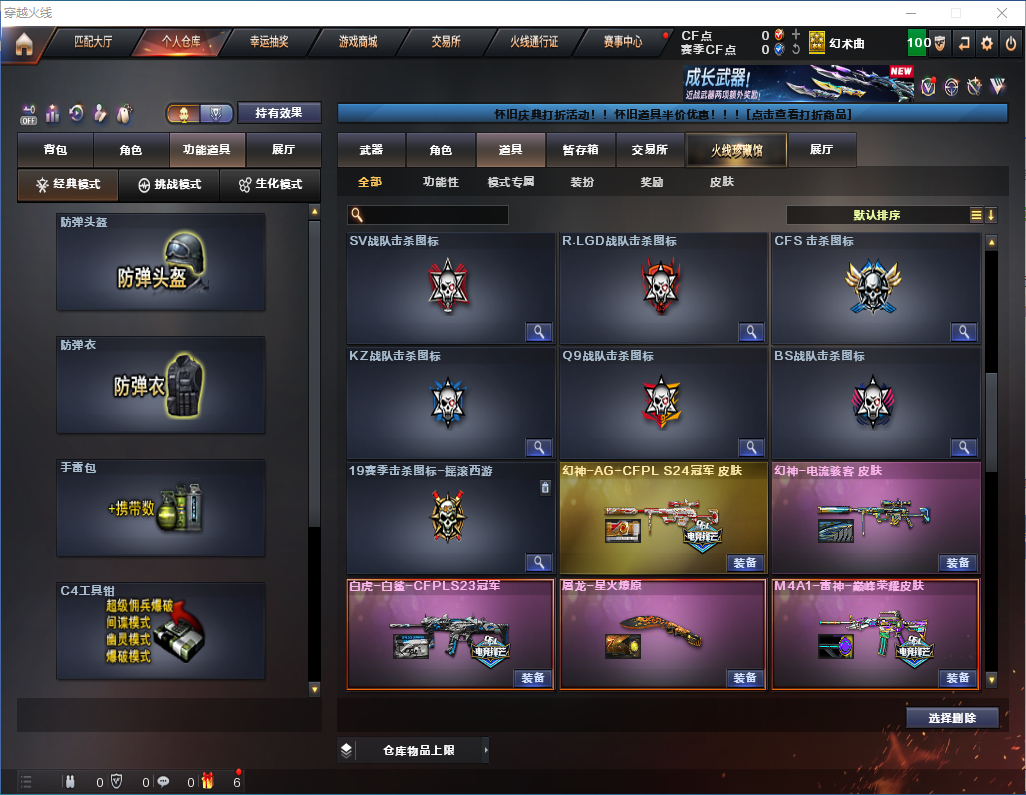
Task: Click the 选择删除 button
Action: pos(952,718)
